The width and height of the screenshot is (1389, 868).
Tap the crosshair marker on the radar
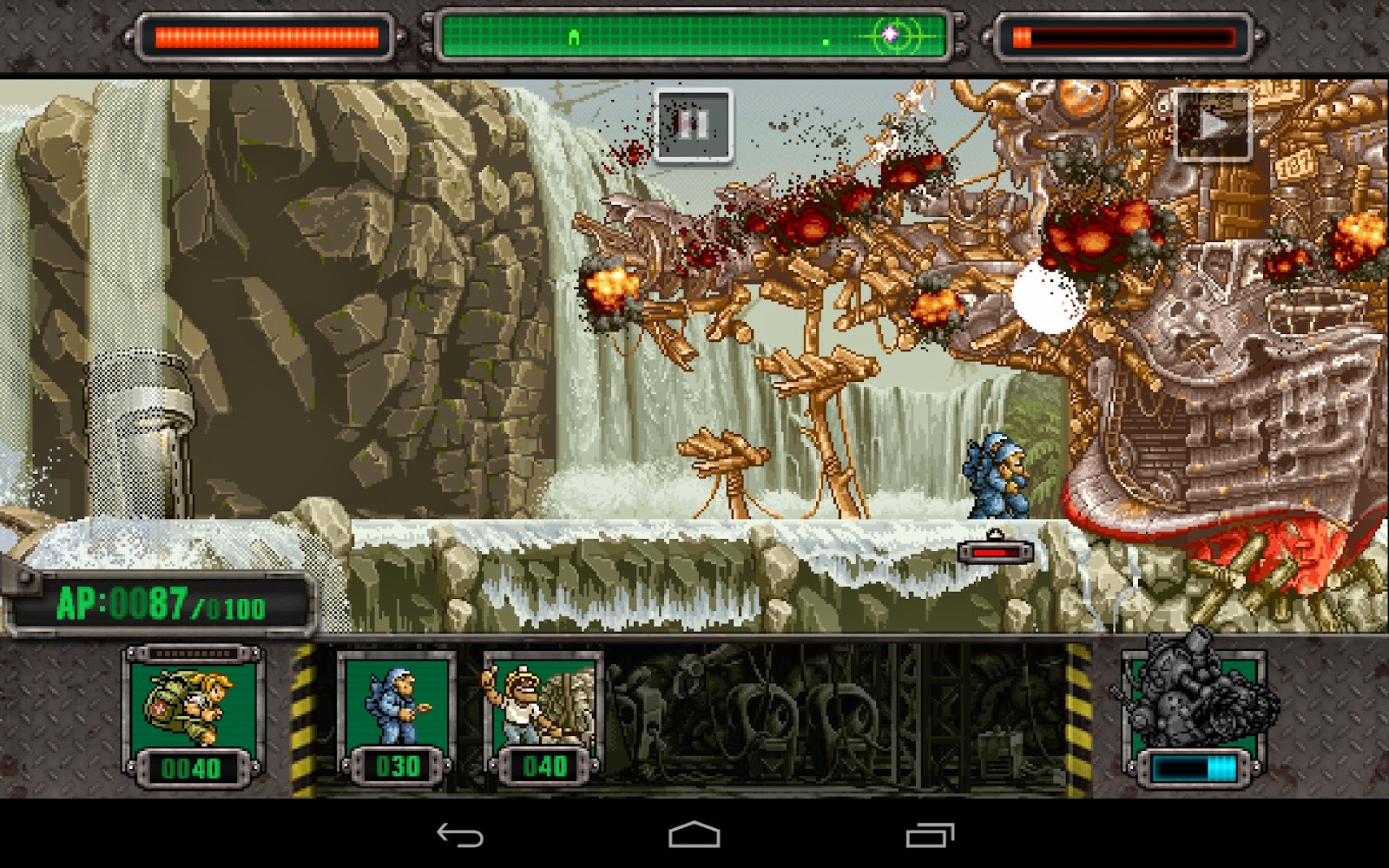[x=891, y=33]
